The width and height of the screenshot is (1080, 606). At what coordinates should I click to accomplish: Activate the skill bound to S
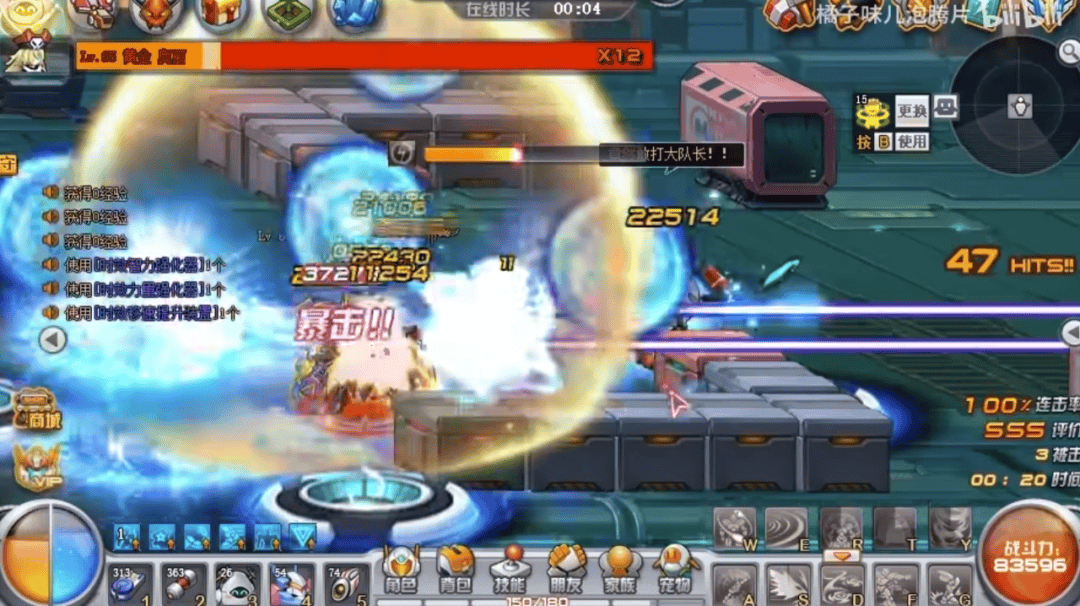788,584
